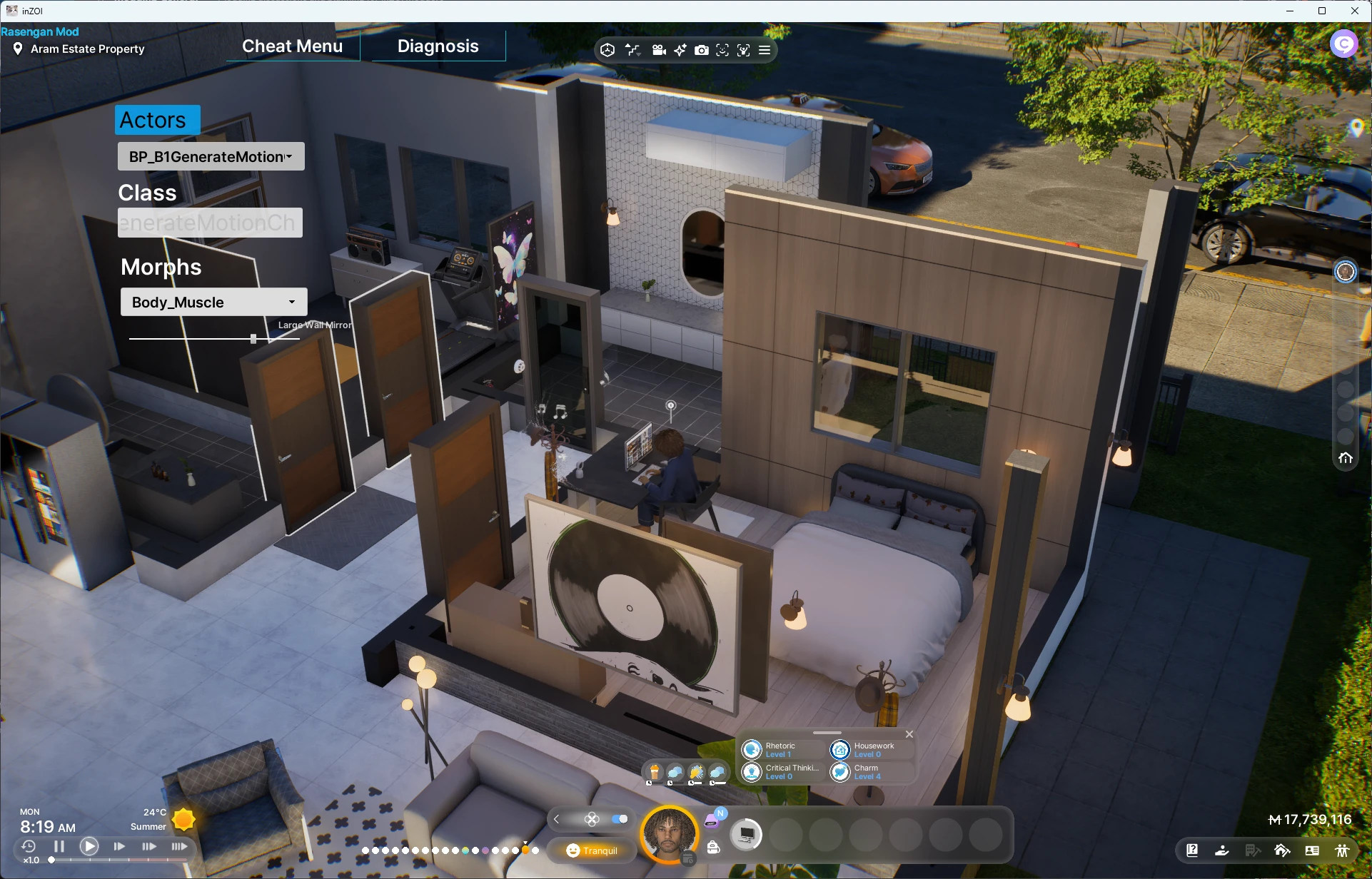
Task: Open the backpack inventory icon
Action: pos(713,847)
